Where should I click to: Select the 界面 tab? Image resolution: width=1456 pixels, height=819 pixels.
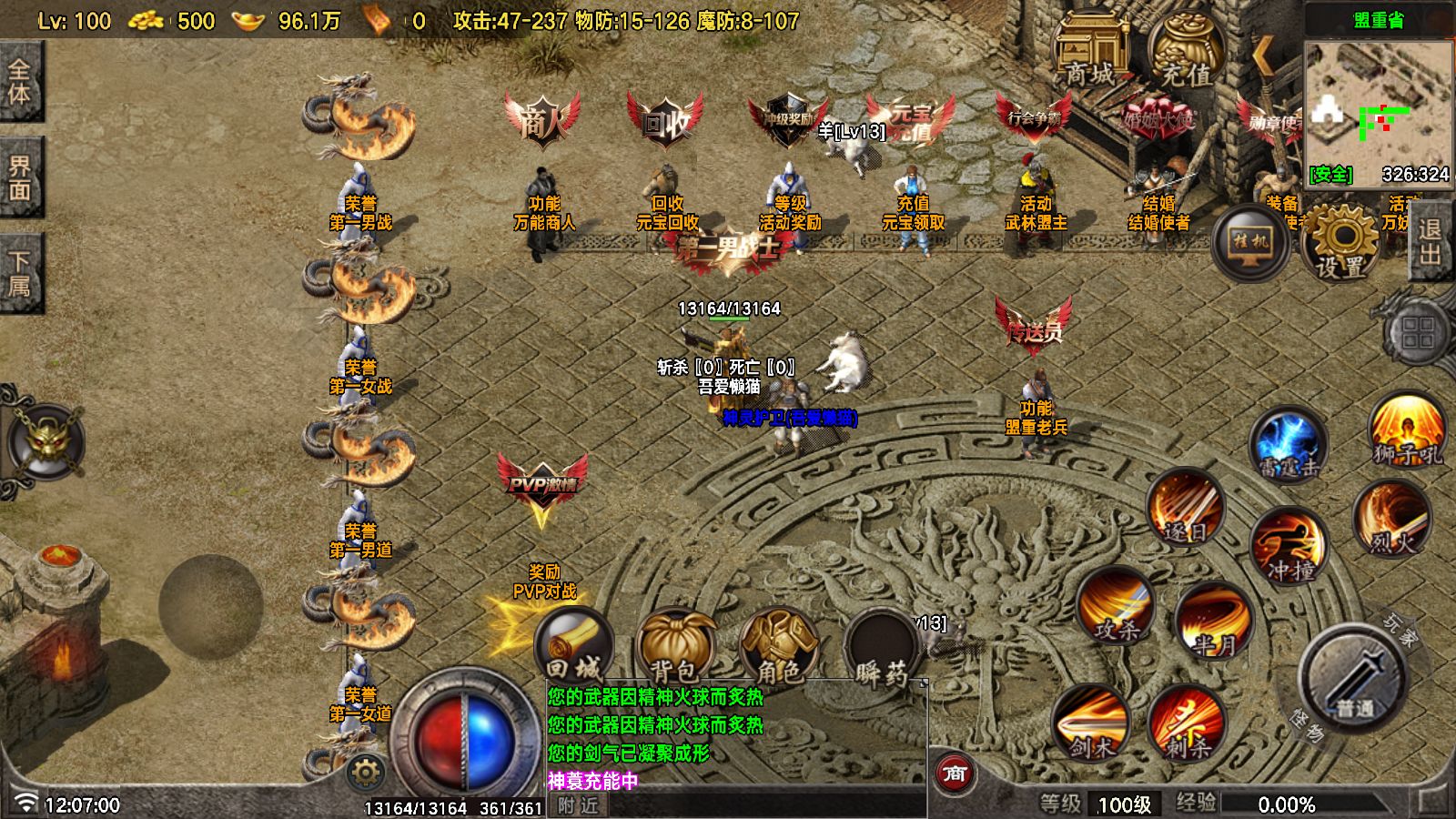(x=20, y=178)
